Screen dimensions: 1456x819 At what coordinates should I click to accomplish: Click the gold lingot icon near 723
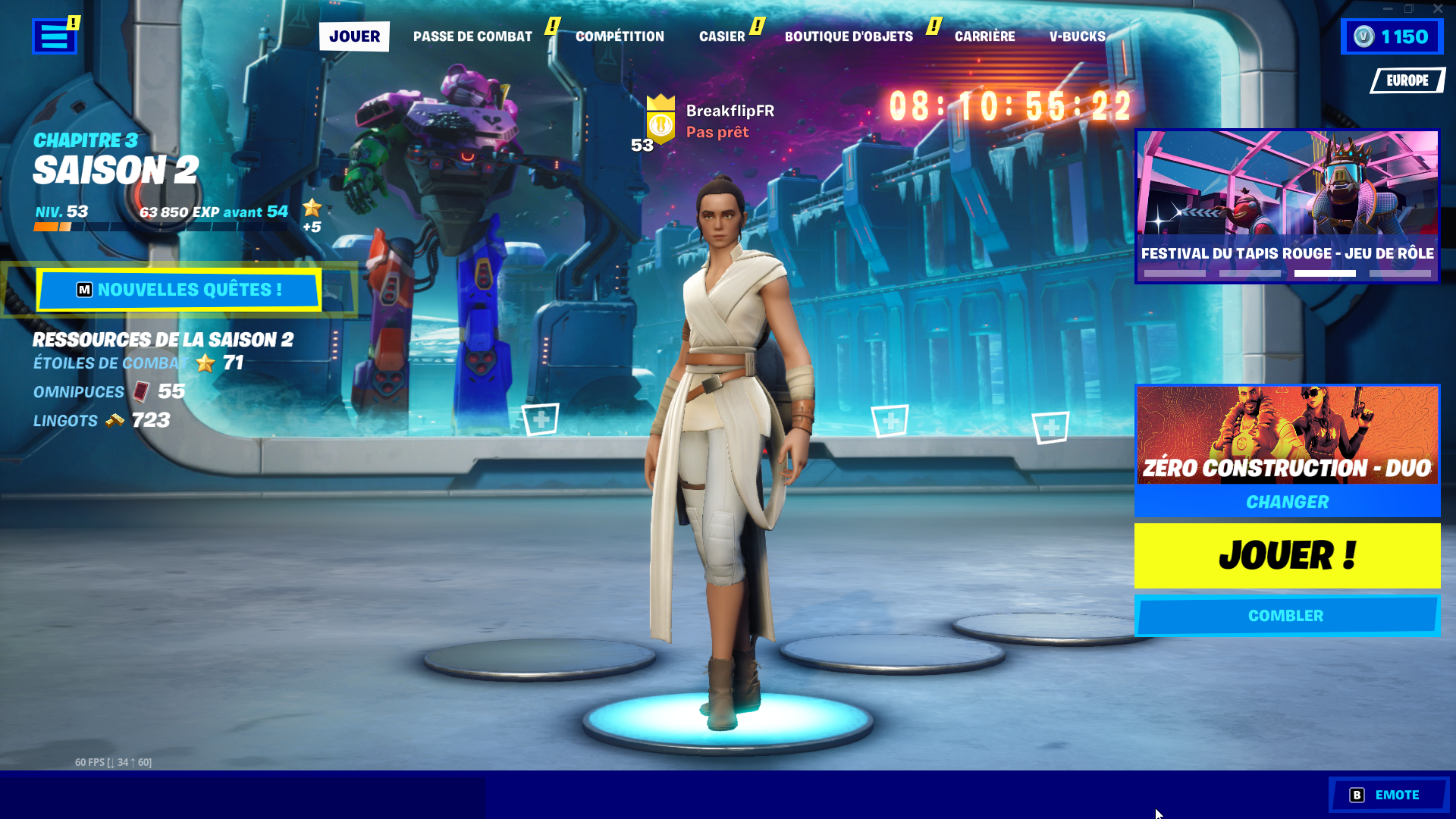coord(114,421)
